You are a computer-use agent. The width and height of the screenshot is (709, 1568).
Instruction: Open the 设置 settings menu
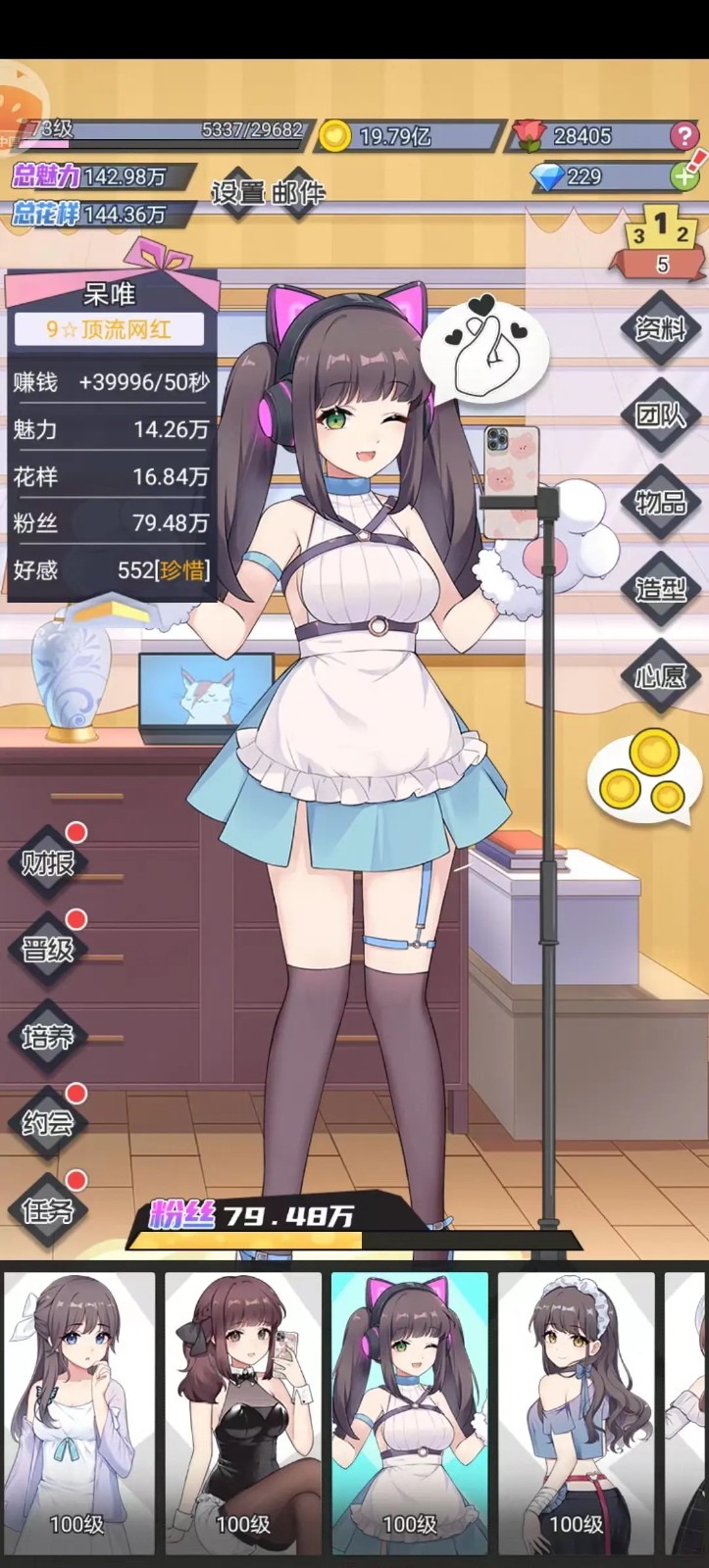238,192
